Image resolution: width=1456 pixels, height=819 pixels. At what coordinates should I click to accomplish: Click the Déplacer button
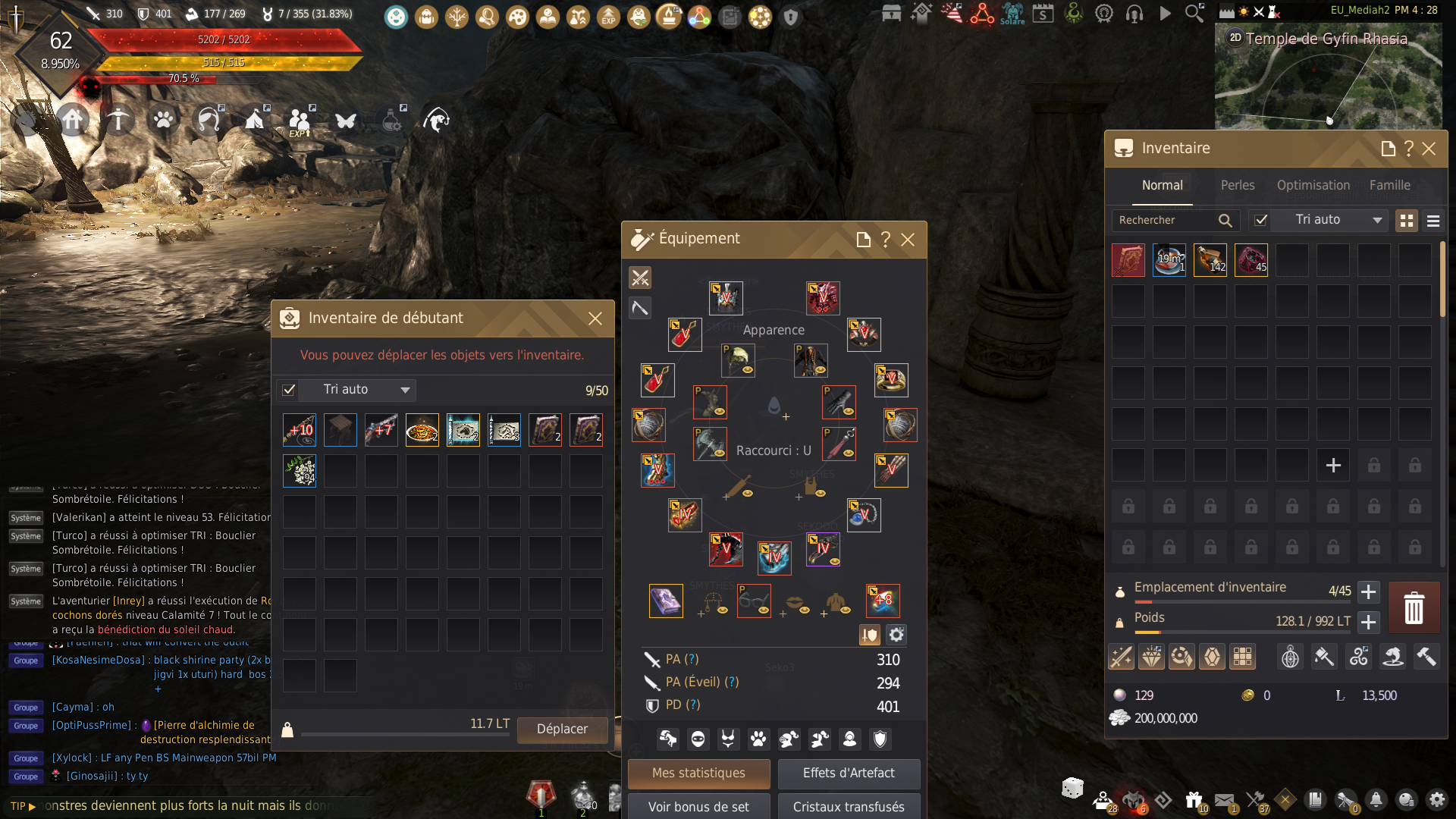coord(562,730)
